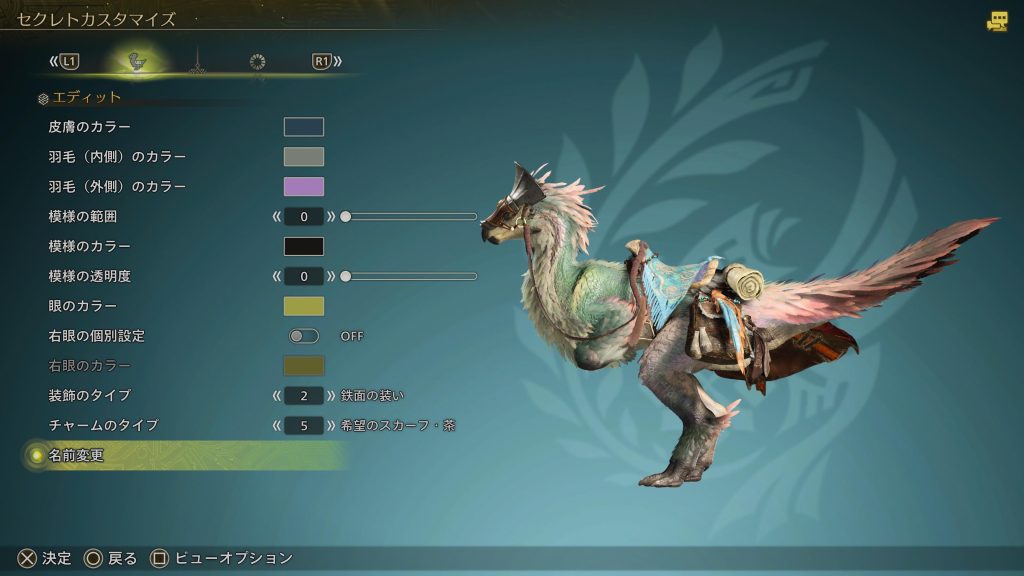
Task: Switch チャームのタイプ to the previous charm
Action: pyautogui.click(x=276, y=425)
